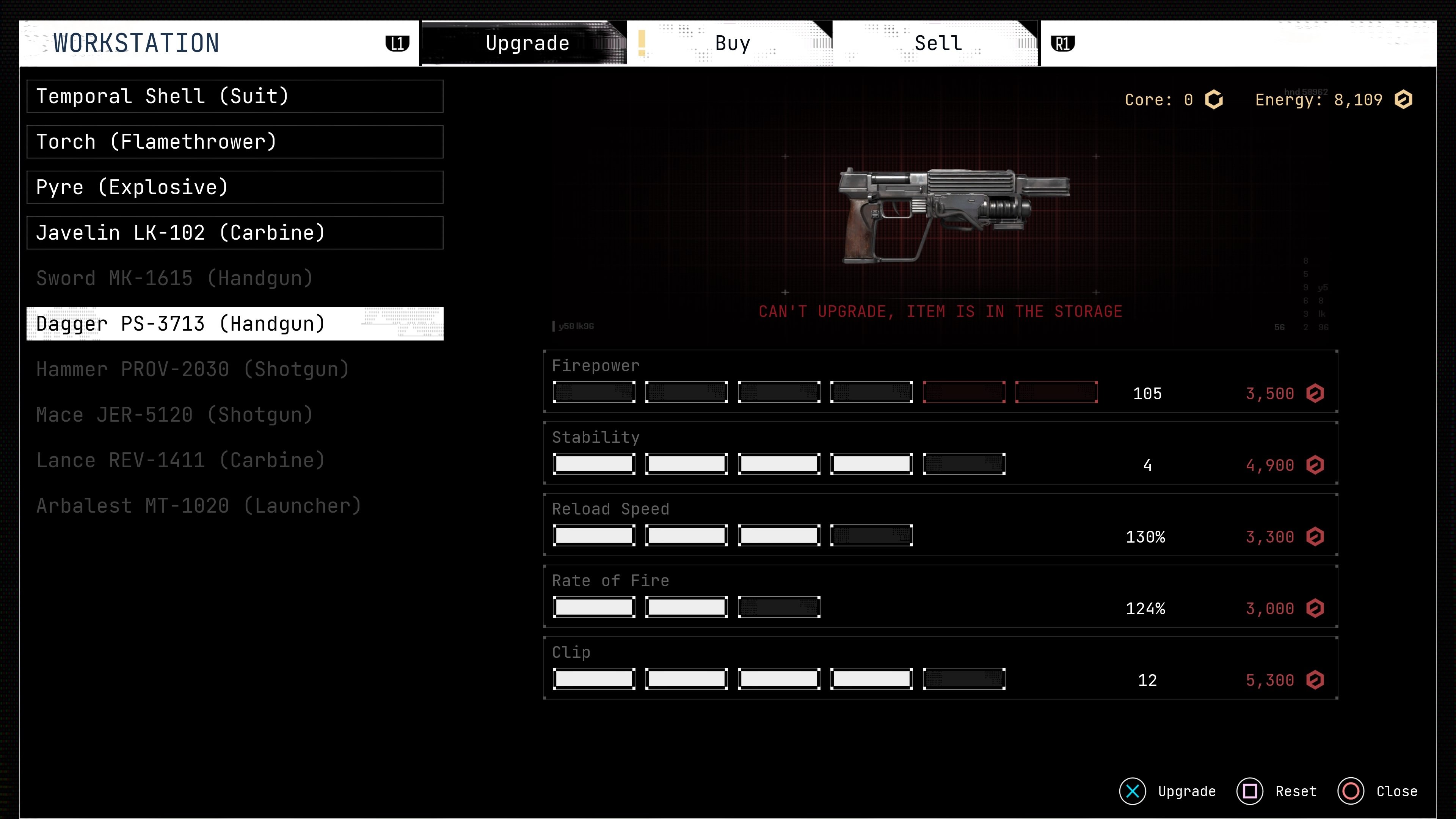Select the Firepower upgrade row
Image resolution: width=1456 pixels, height=819 pixels.
point(940,381)
